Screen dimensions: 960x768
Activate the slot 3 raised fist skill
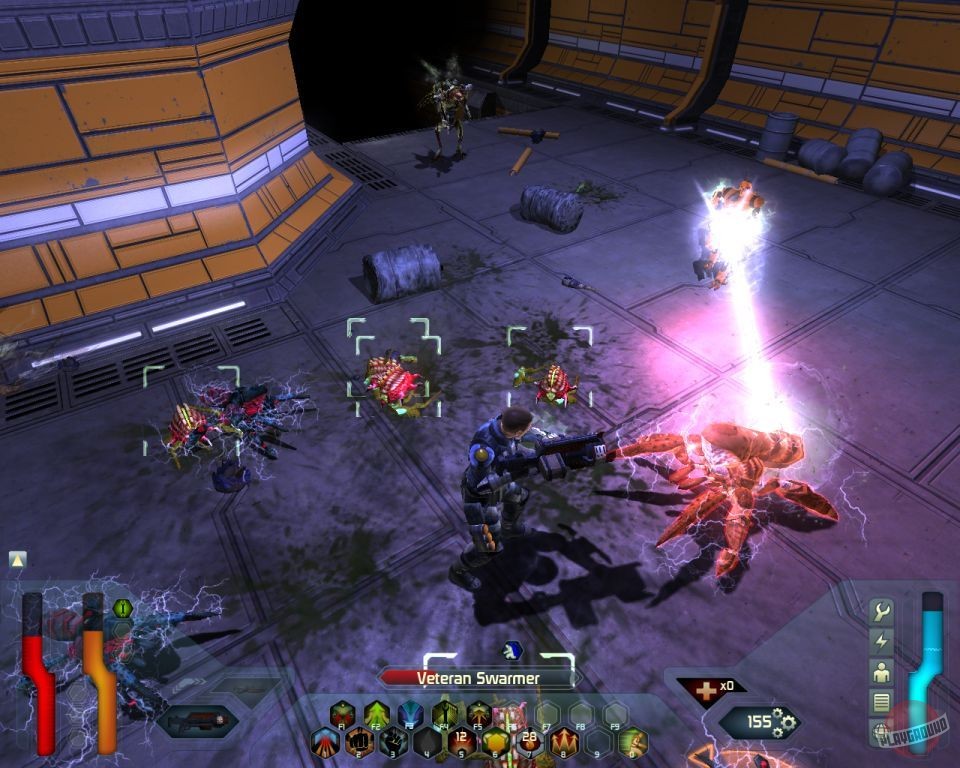point(394,743)
